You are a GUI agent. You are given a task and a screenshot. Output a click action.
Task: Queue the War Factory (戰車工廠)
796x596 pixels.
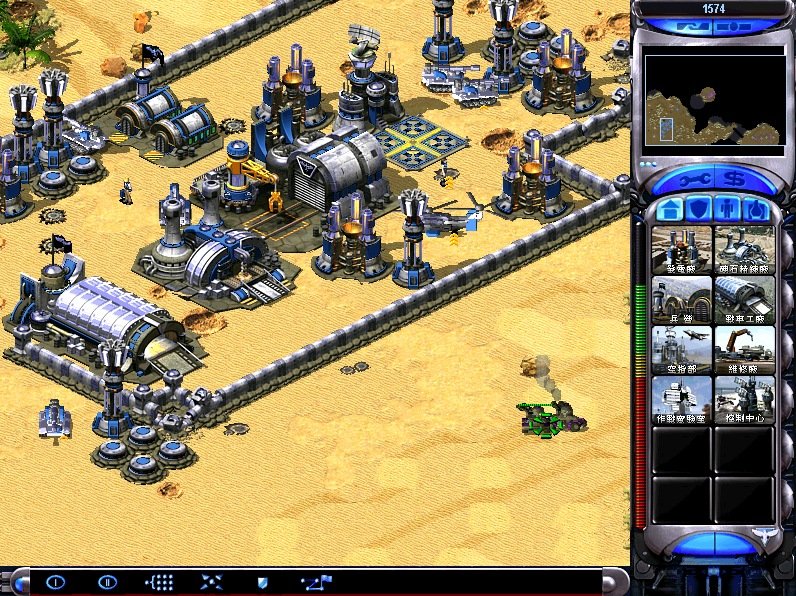point(744,299)
